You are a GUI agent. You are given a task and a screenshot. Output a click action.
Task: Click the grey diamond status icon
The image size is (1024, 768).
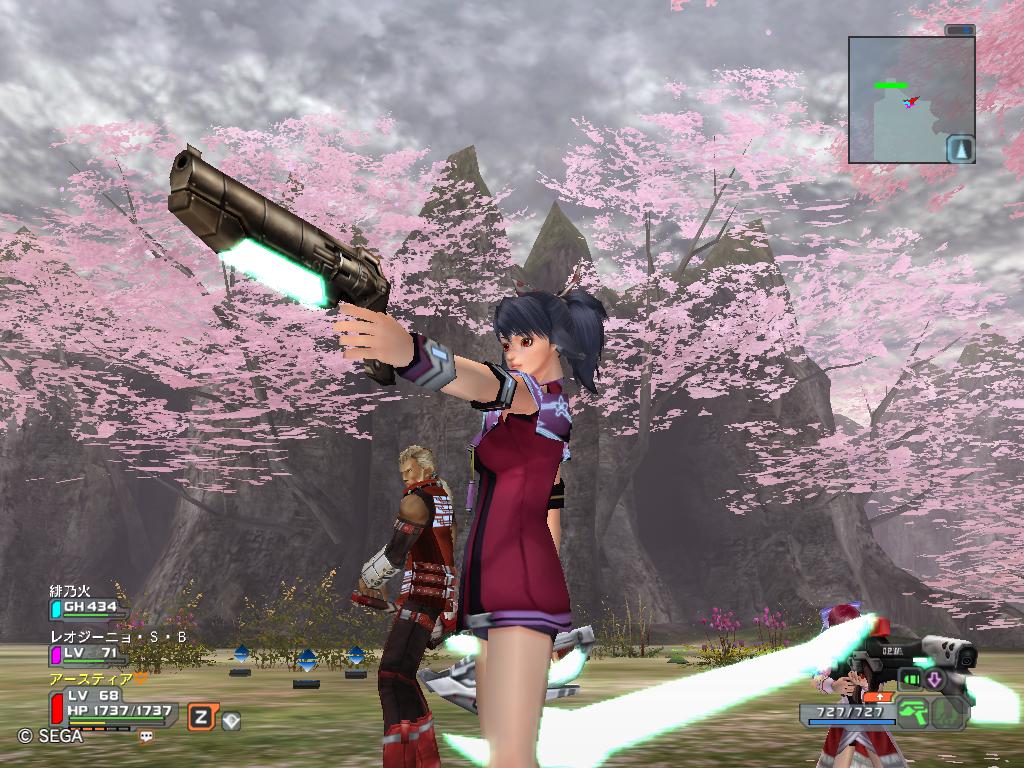[x=231, y=719]
